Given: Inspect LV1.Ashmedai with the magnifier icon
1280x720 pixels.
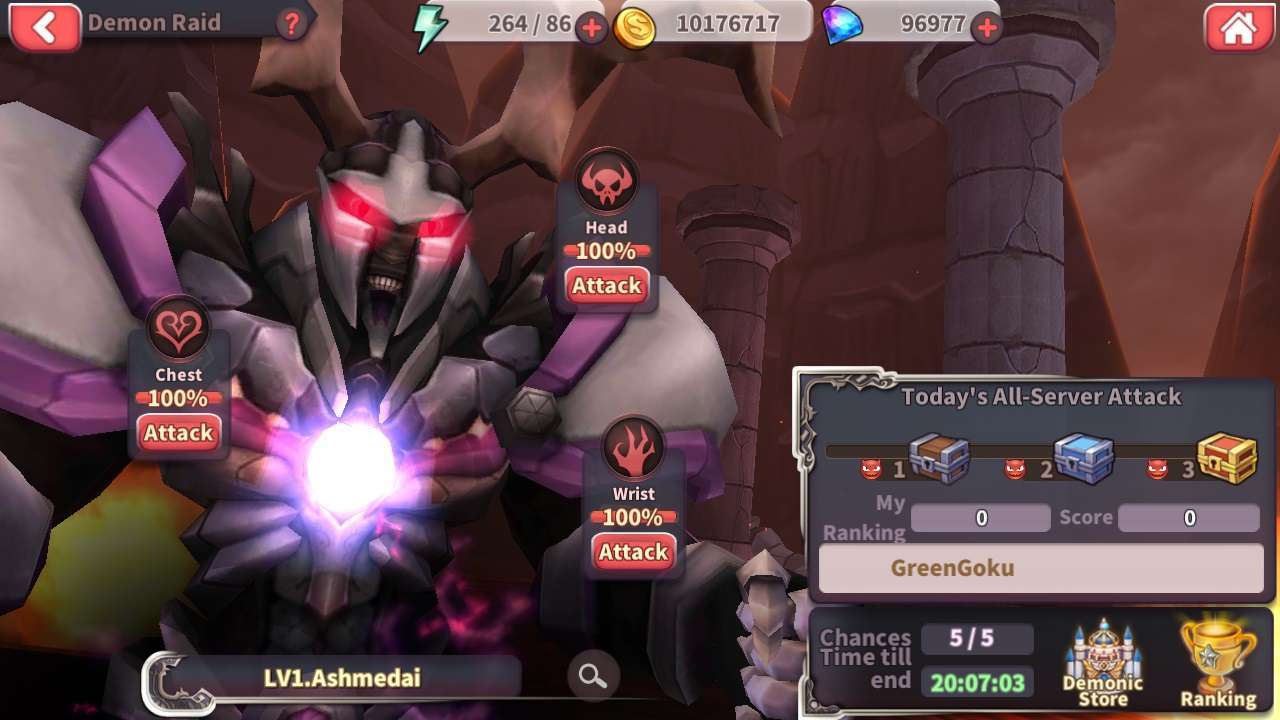Looking at the screenshot, I should [x=592, y=677].
